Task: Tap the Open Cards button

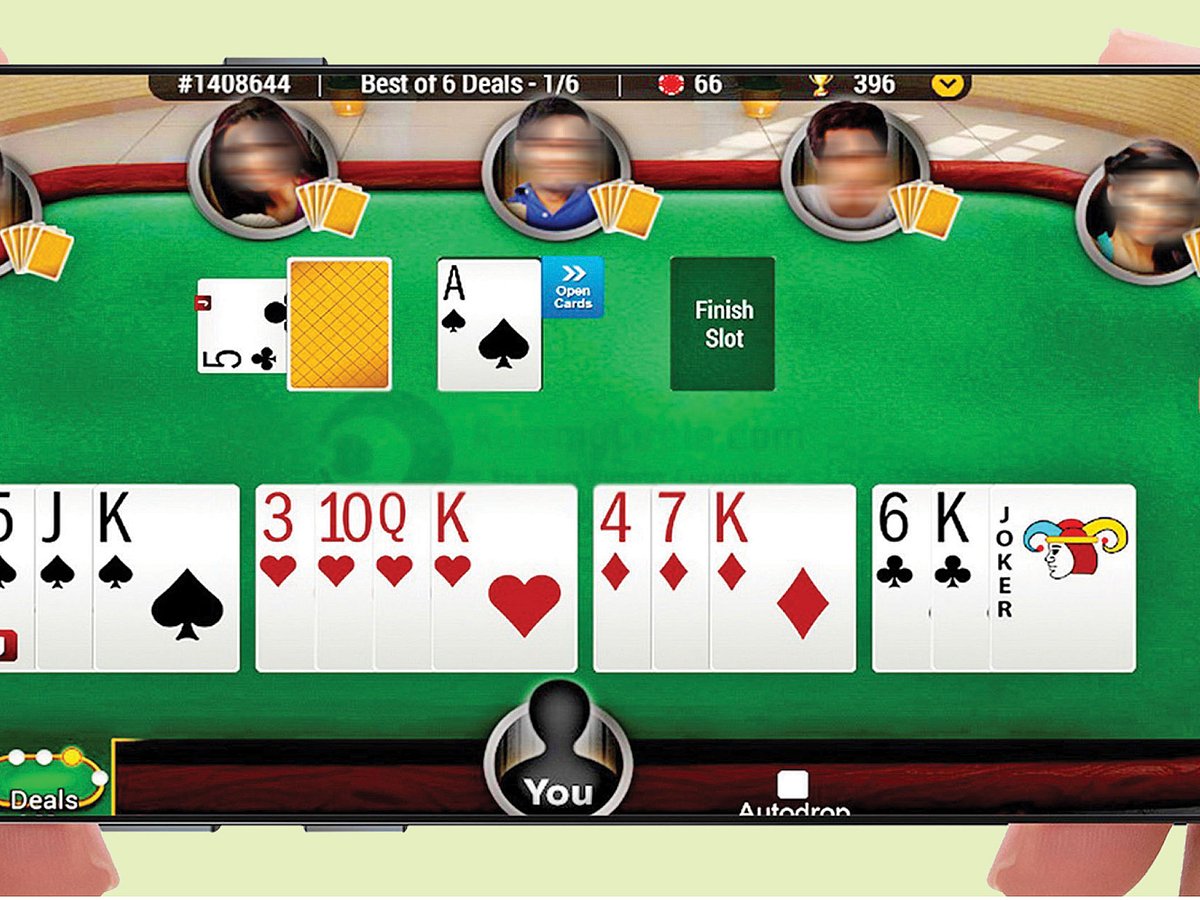Action: coord(573,287)
